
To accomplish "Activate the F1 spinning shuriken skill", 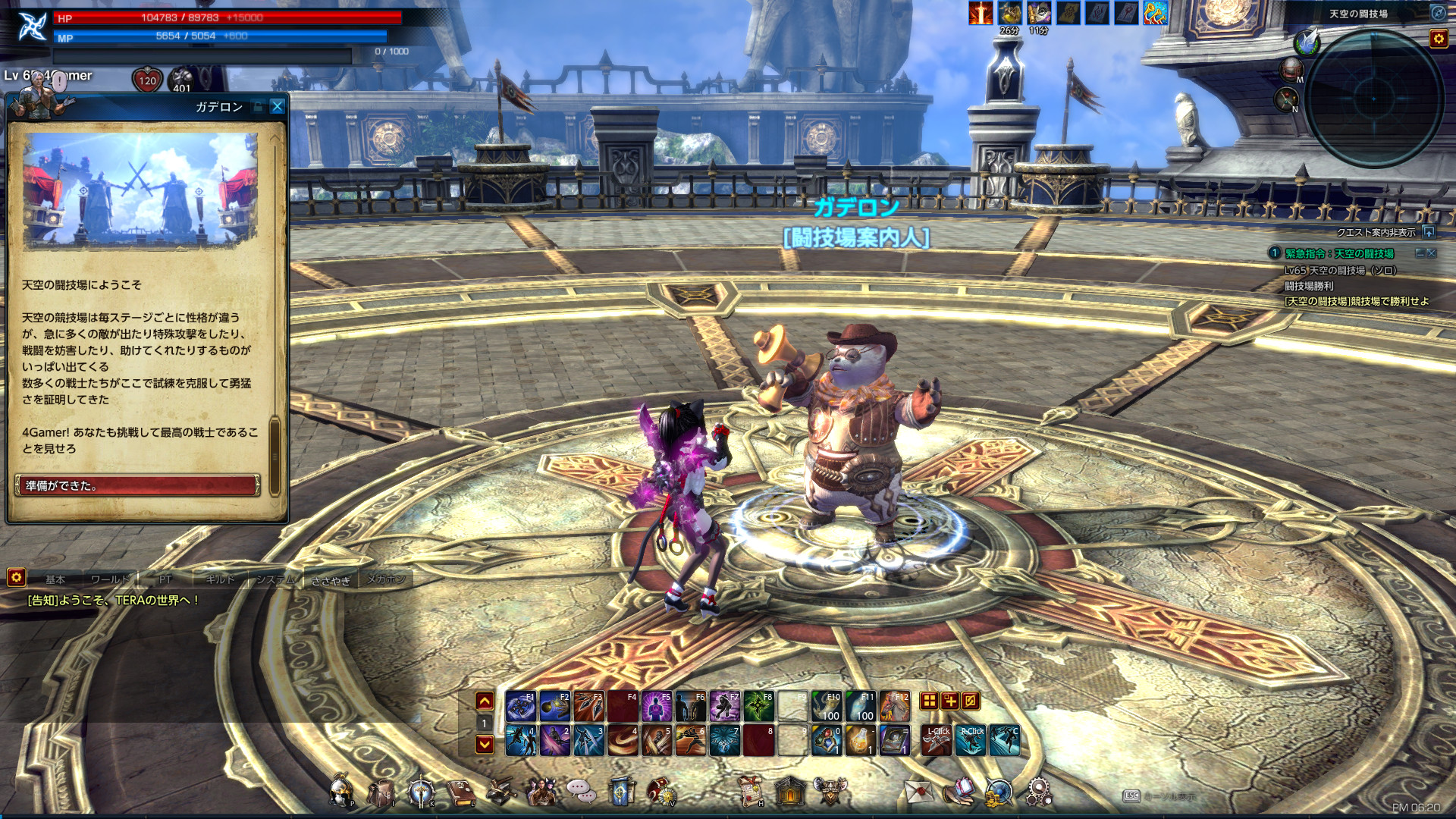I will point(521,707).
